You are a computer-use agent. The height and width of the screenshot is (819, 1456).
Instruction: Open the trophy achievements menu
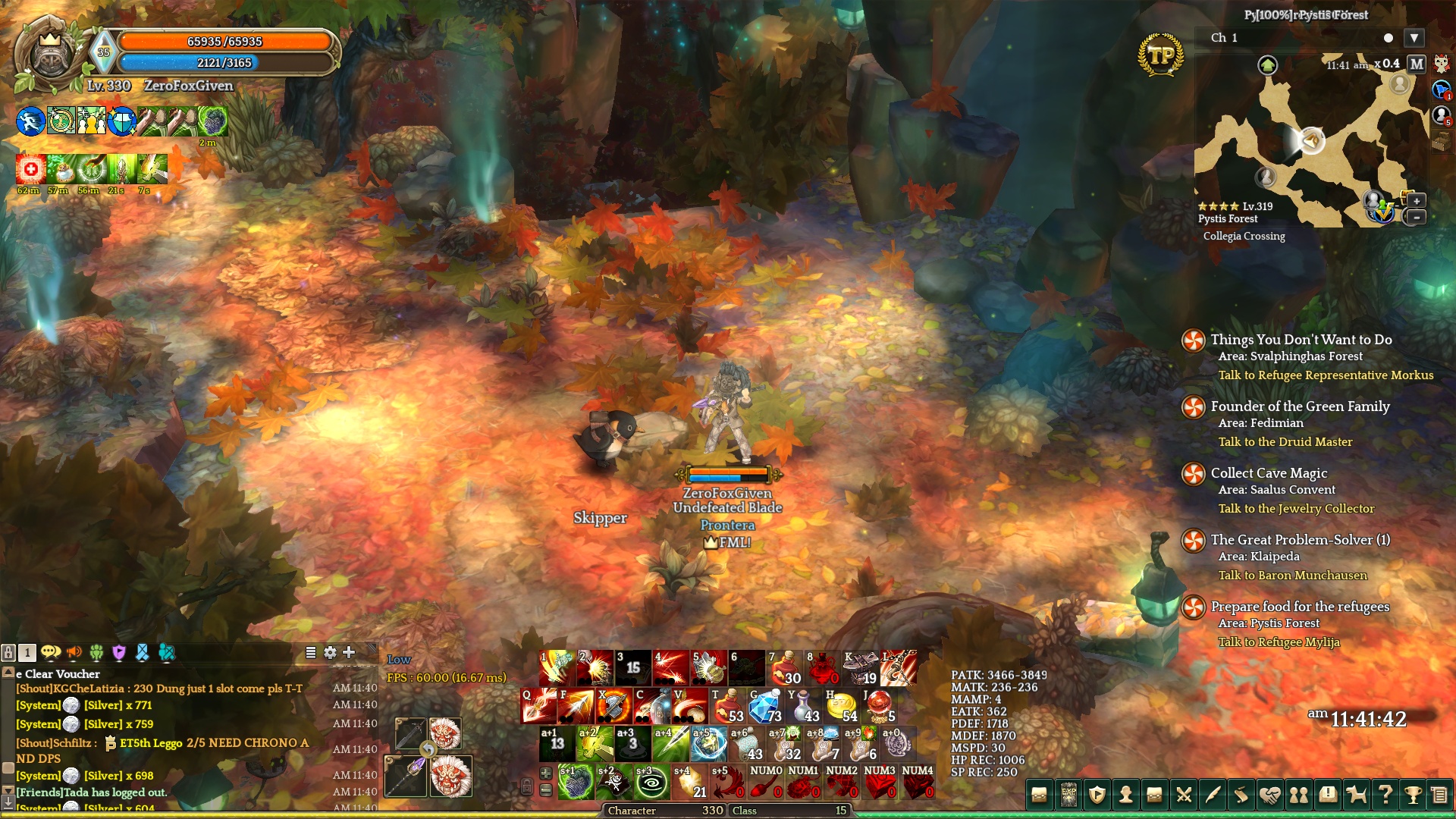(x=1412, y=795)
